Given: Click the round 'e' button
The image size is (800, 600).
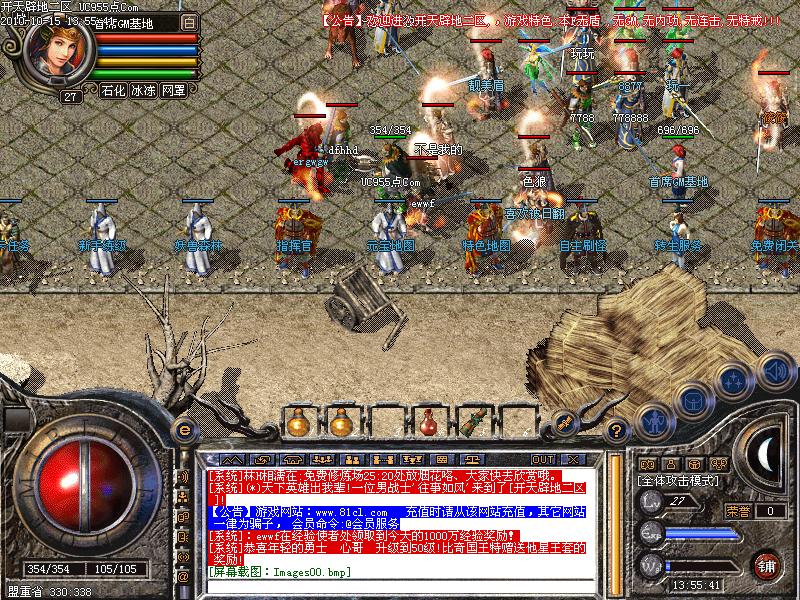Looking at the screenshot, I should (x=183, y=431).
